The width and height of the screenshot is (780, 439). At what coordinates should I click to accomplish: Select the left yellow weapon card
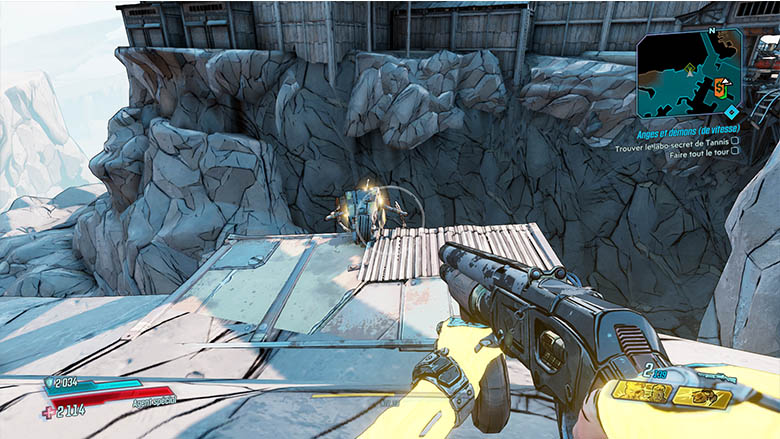click(x=642, y=391)
